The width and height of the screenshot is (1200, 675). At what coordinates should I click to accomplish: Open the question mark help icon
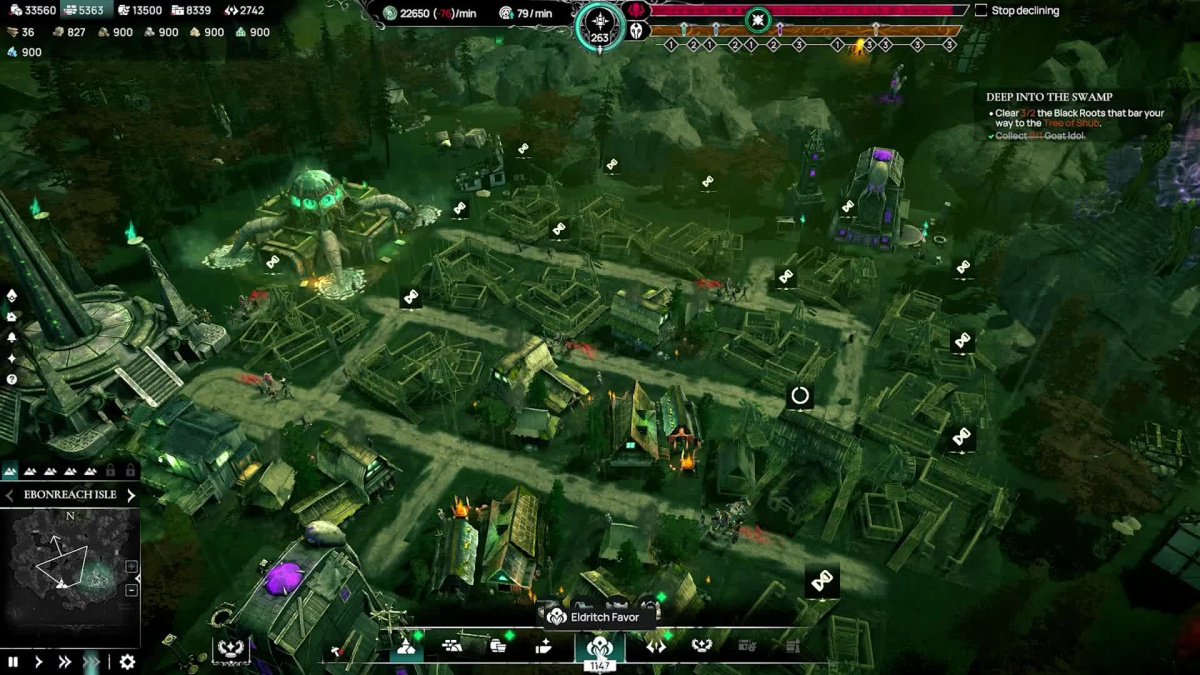[12, 380]
